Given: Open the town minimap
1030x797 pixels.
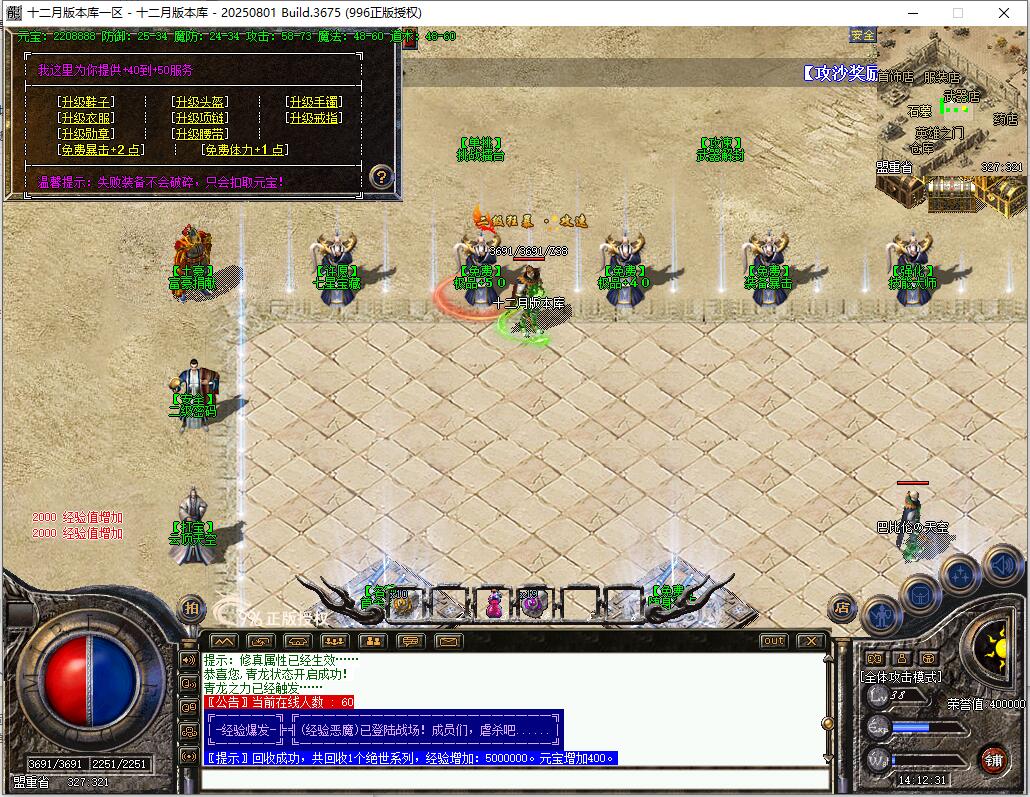Looking at the screenshot, I should (950, 115).
